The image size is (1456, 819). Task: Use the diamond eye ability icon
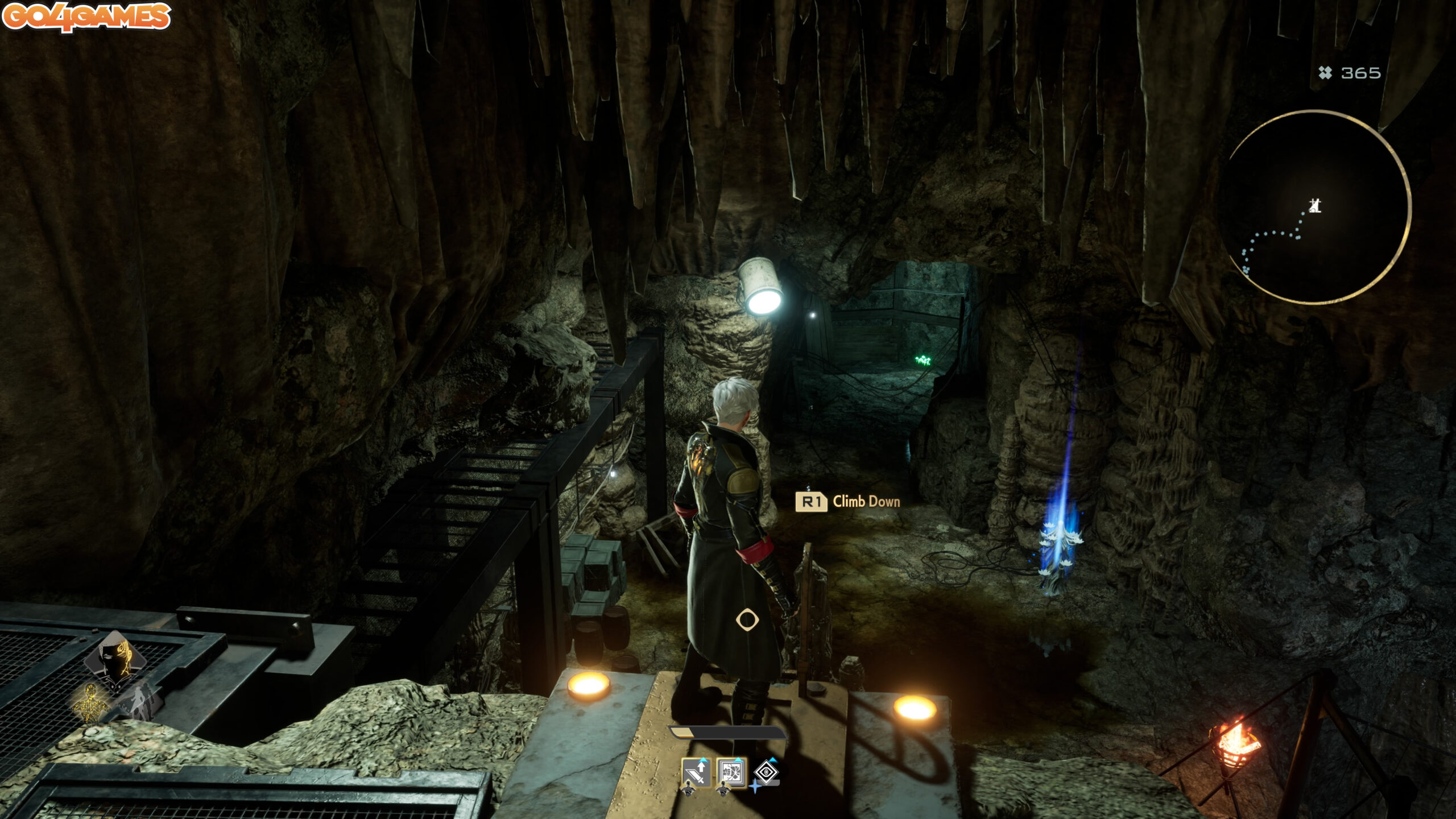pos(766,772)
